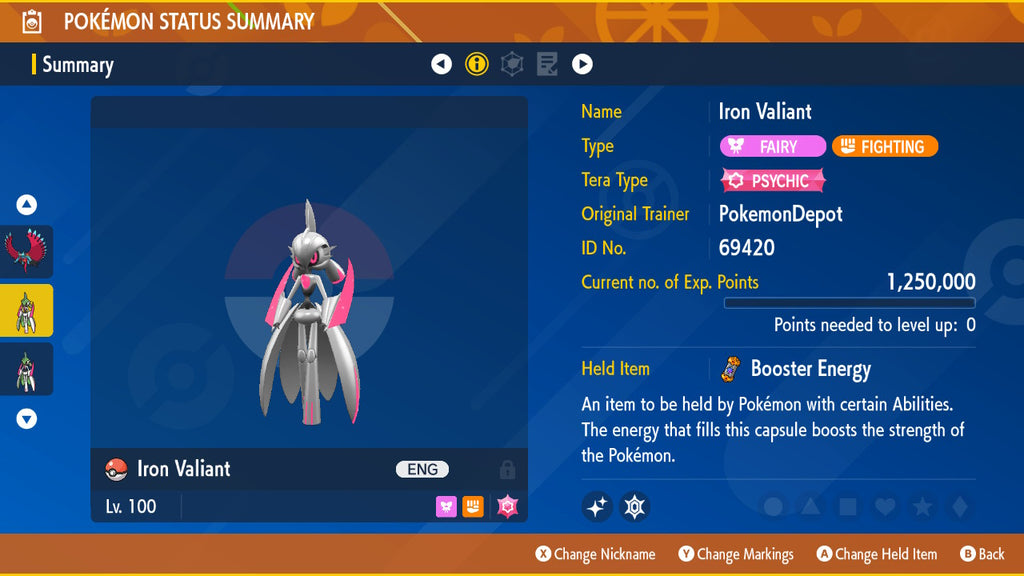Select the yellow info tab icon
This screenshot has width=1024, height=576.
tap(477, 65)
